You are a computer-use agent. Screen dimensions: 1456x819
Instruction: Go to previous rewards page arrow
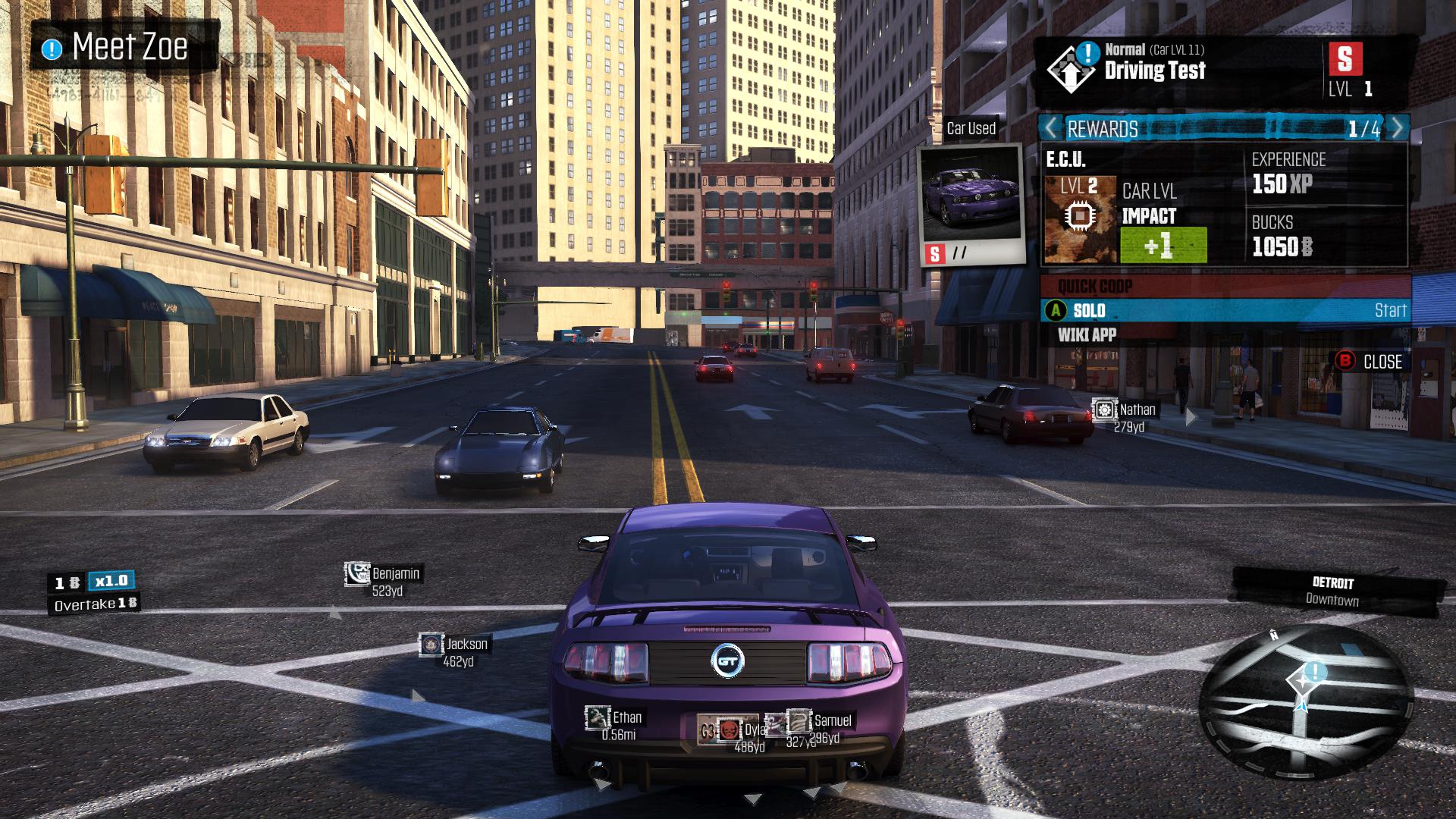tap(1051, 128)
